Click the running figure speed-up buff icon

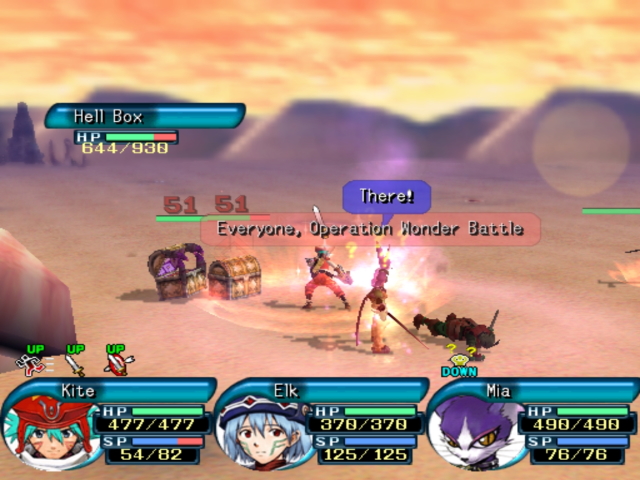click(x=36, y=361)
